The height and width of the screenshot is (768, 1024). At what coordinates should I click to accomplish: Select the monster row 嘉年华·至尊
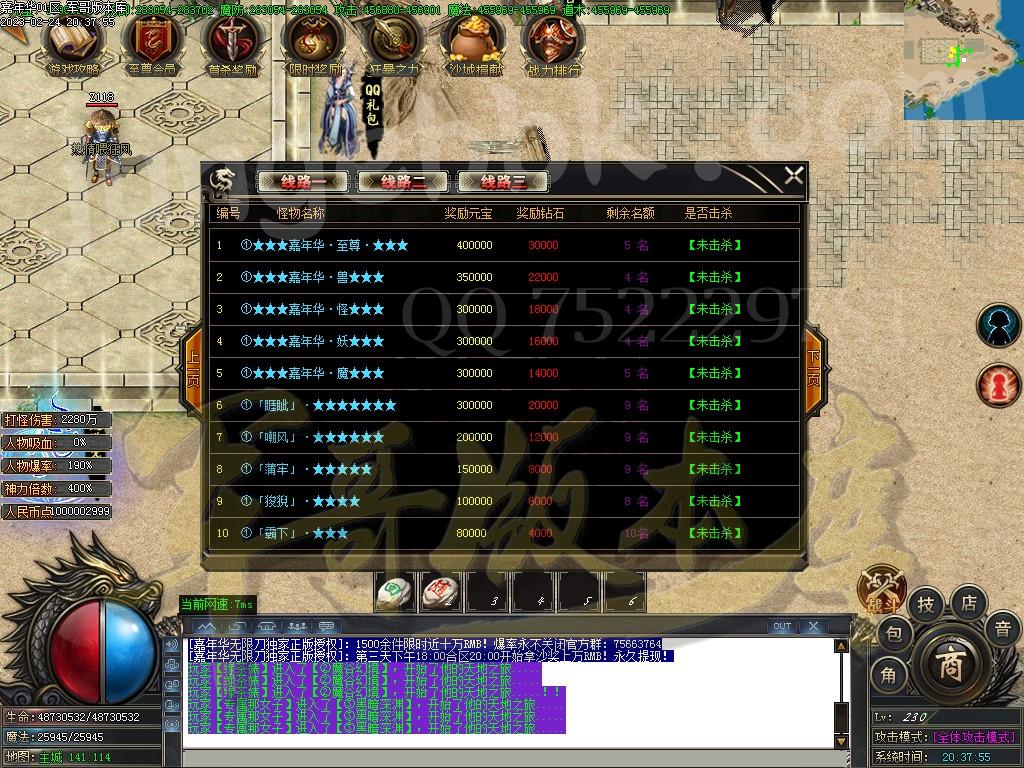coord(505,245)
